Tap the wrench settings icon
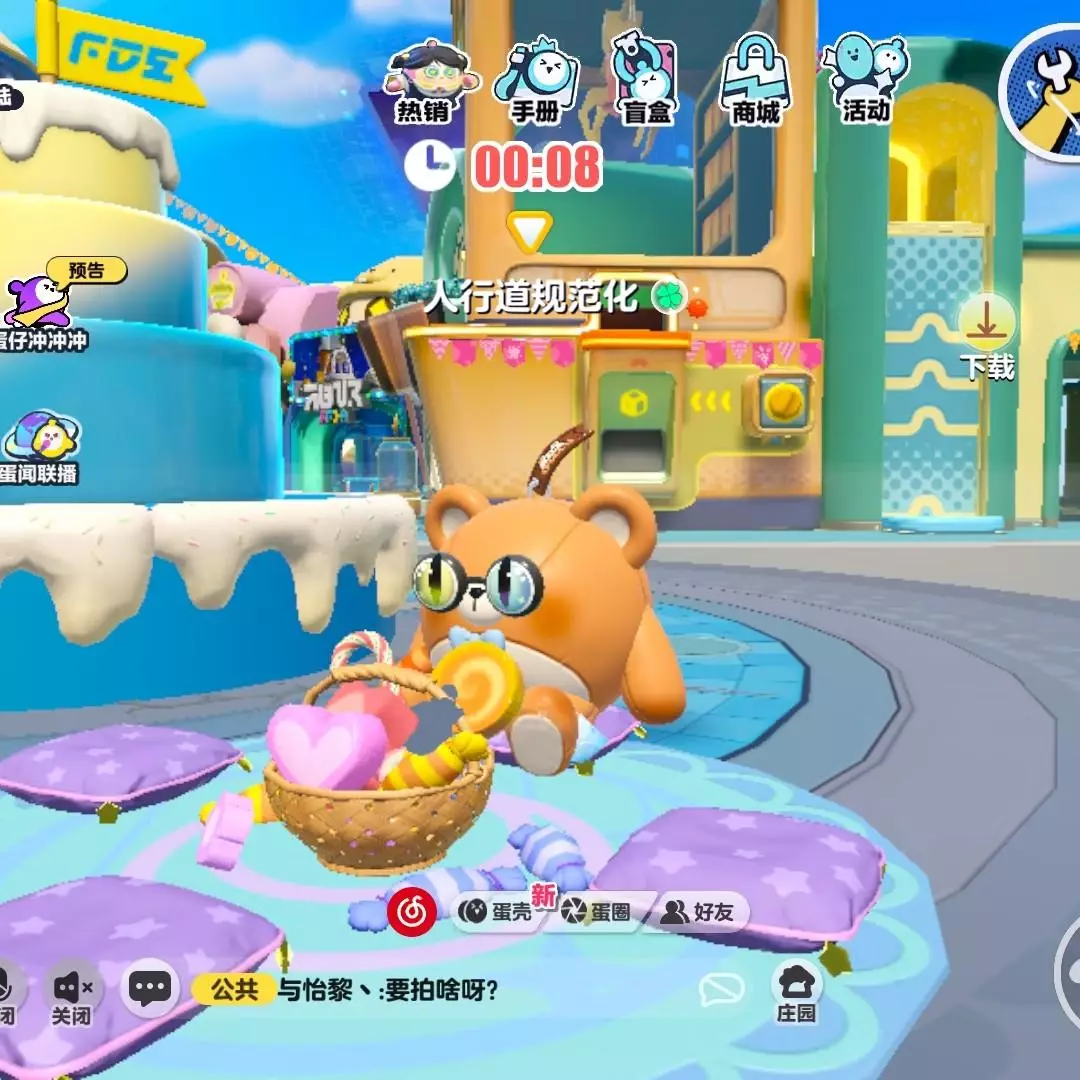The width and height of the screenshot is (1080, 1080). pos(1044,92)
